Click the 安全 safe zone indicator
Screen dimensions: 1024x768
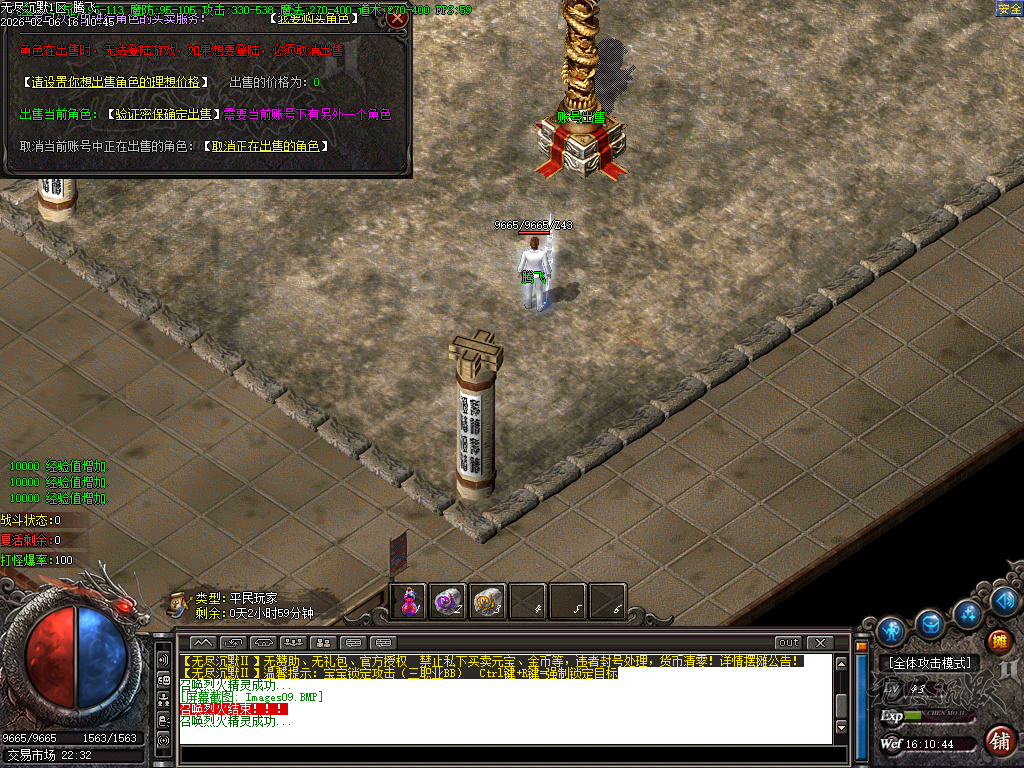pos(1008,9)
